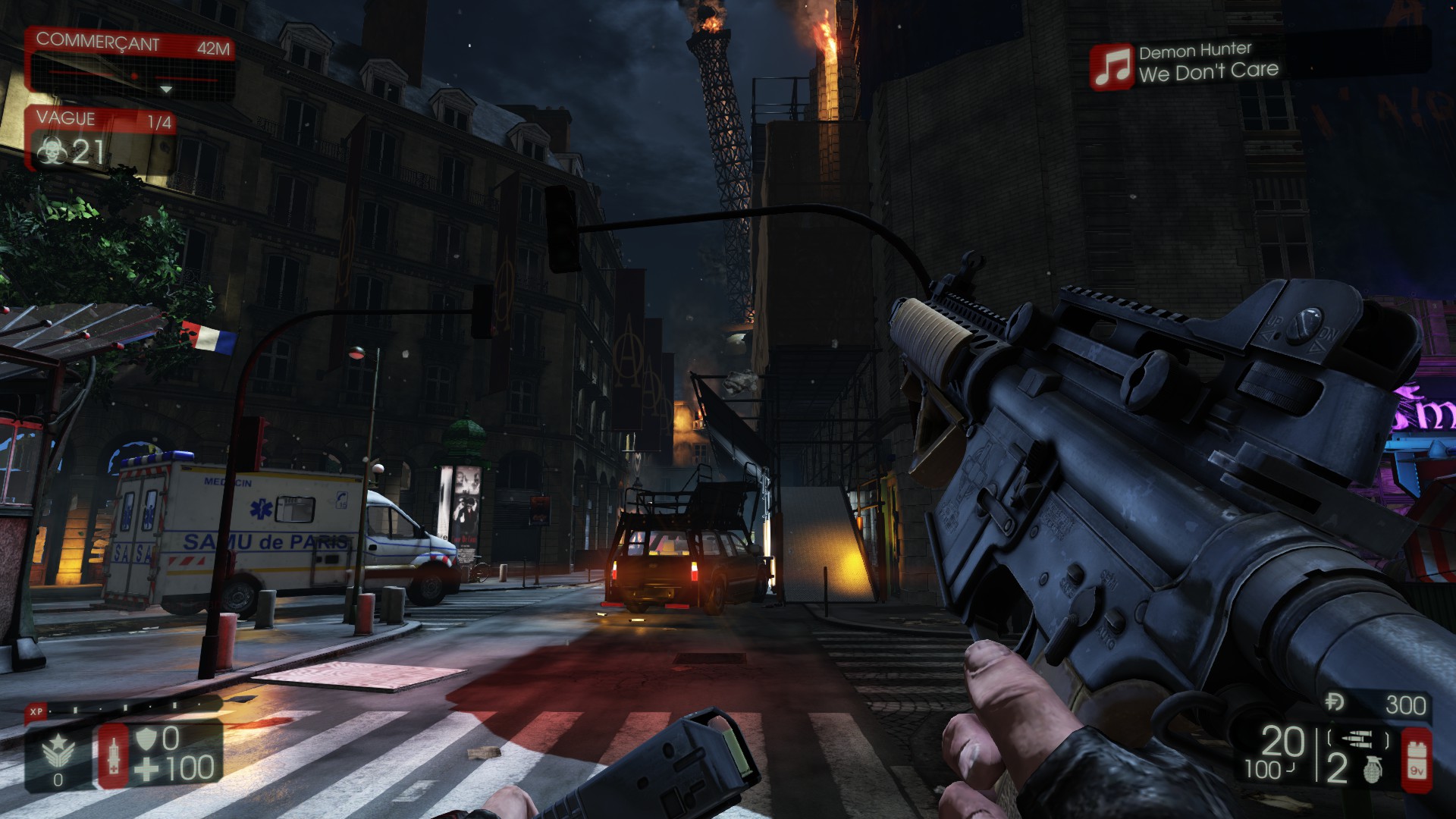This screenshot has width=1456, height=819.
Task: Open the perk emblem icon
Action: click(58, 752)
